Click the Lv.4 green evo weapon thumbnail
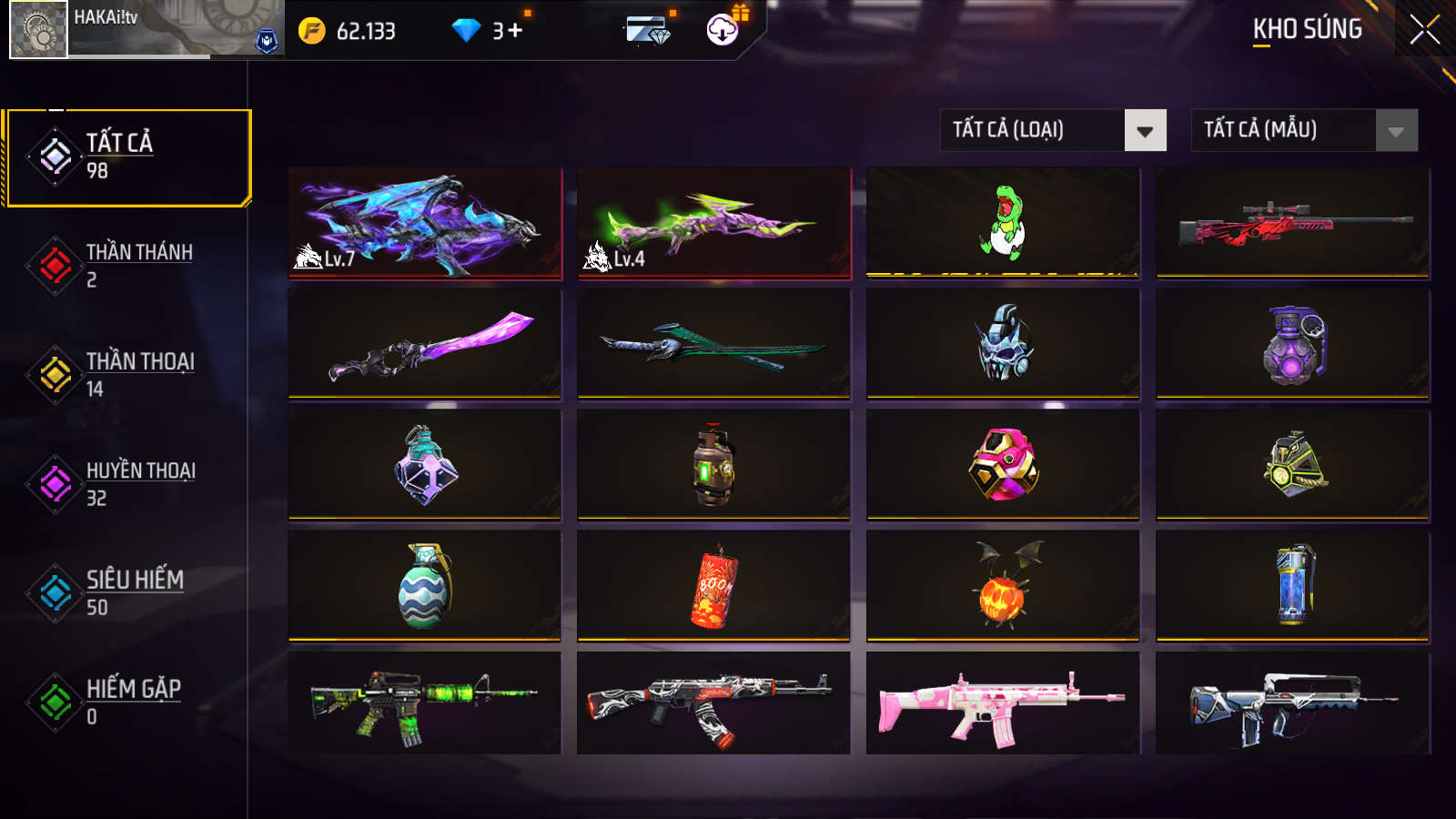Image resolution: width=1456 pixels, height=819 pixels. pos(713,221)
